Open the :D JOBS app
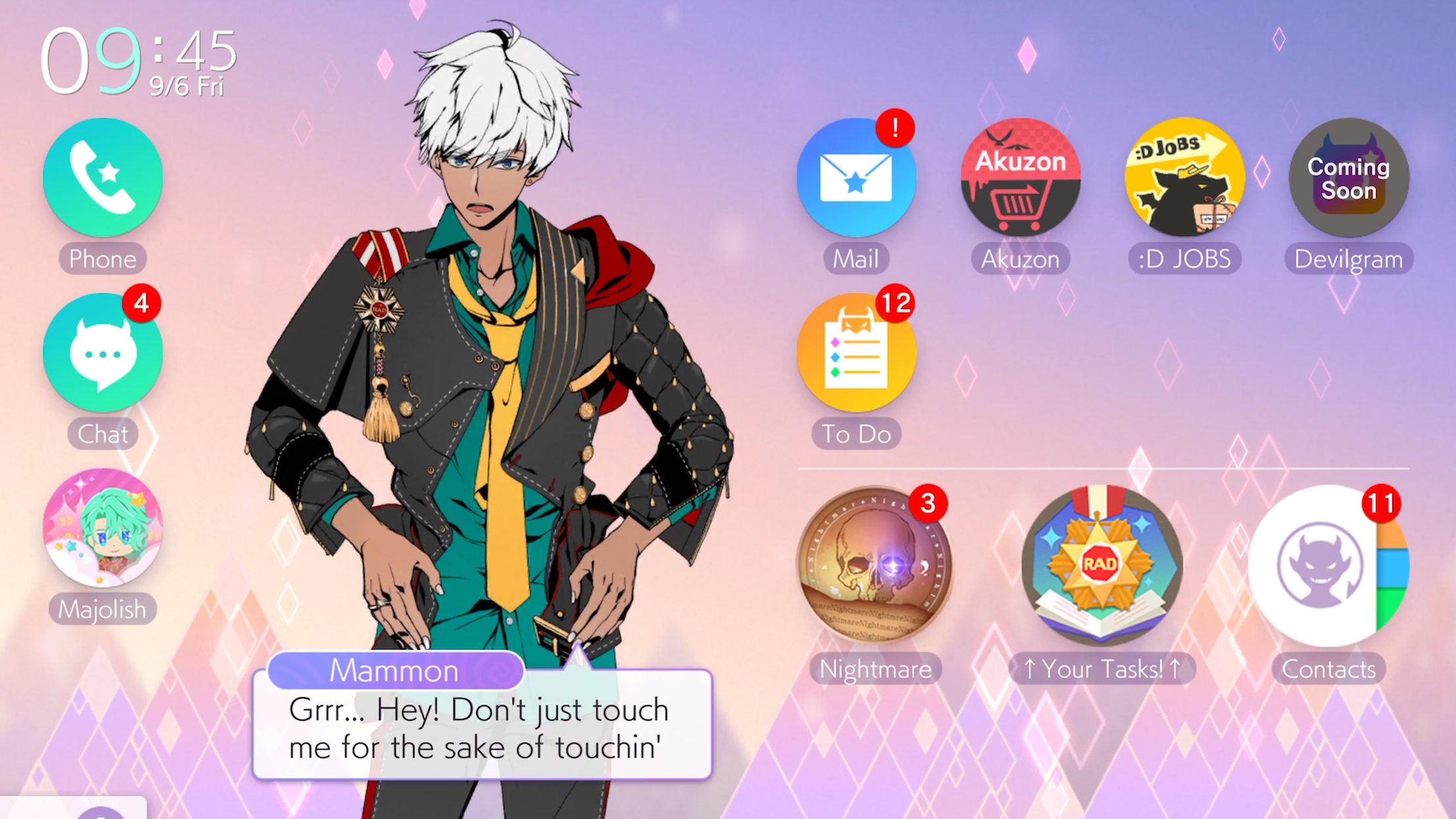 coord(1184,177)
